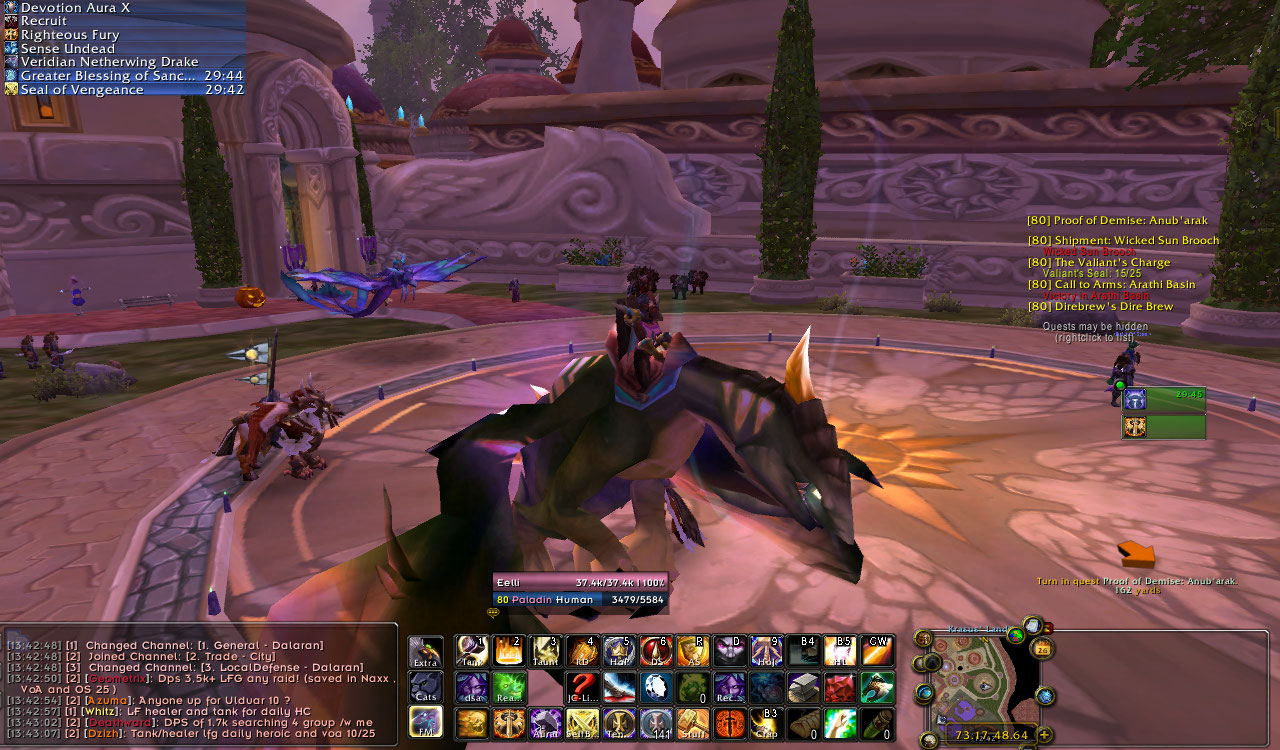Cast the flame ability in slot 2
The height and width of the screenshot is (750, 1280).
click(x=508, y=651)
